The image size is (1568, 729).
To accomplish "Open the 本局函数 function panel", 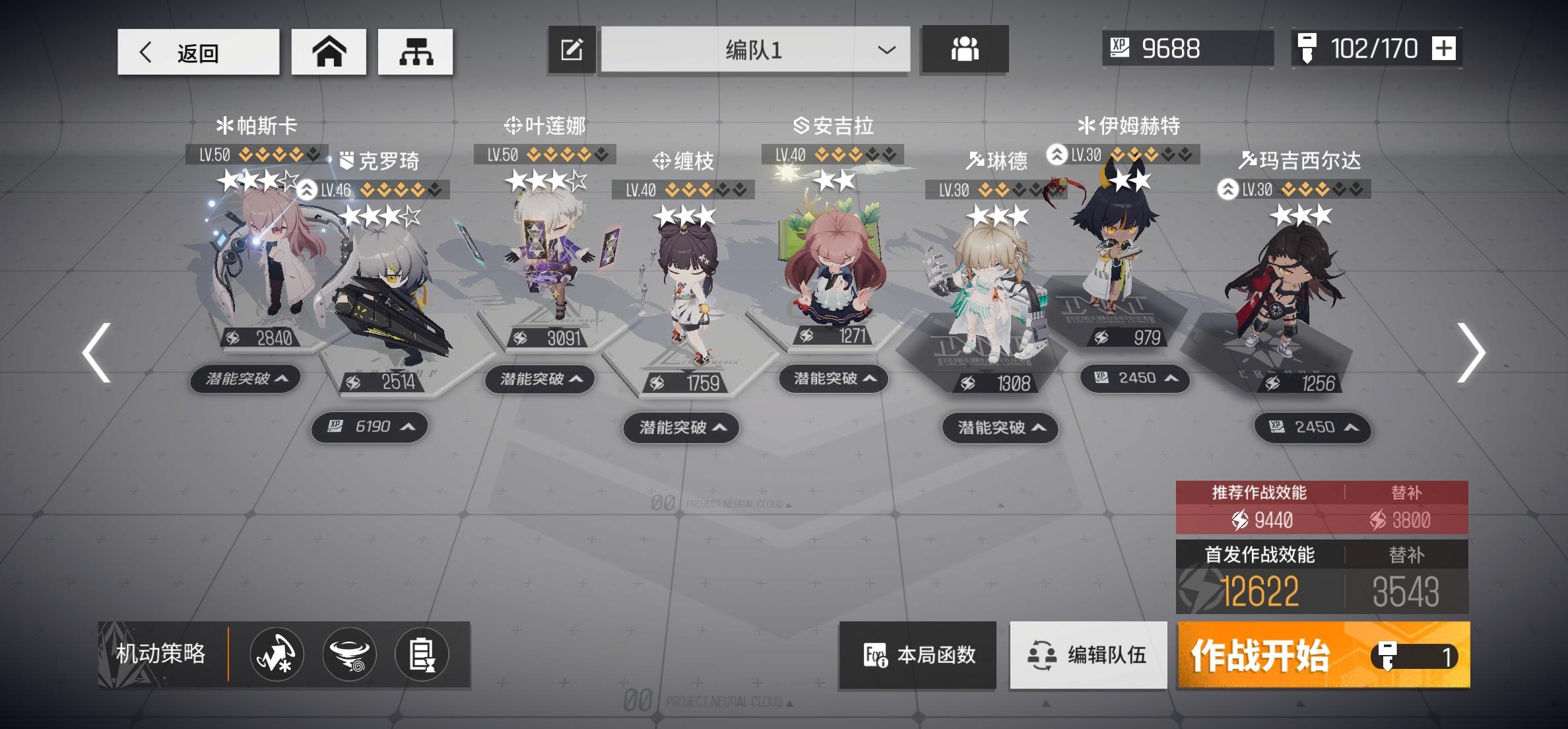I will pos(916,654).
